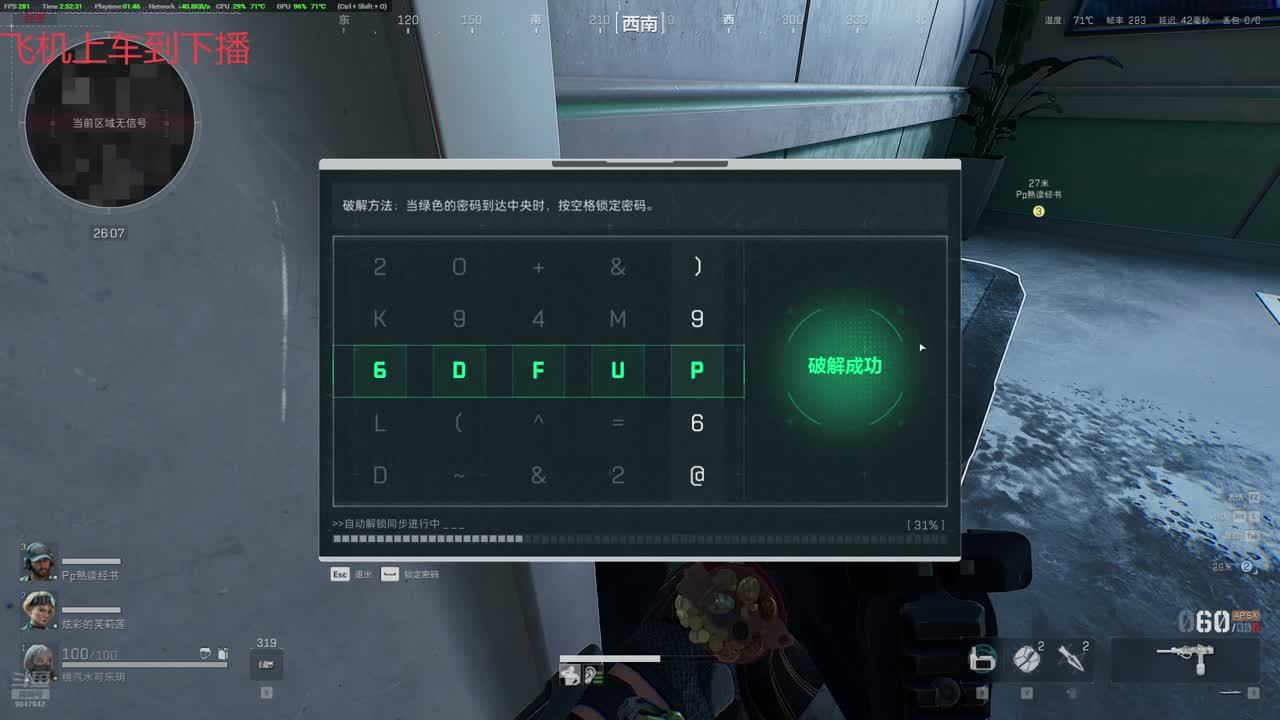Select the green code cell showing 6

[380, 371]
